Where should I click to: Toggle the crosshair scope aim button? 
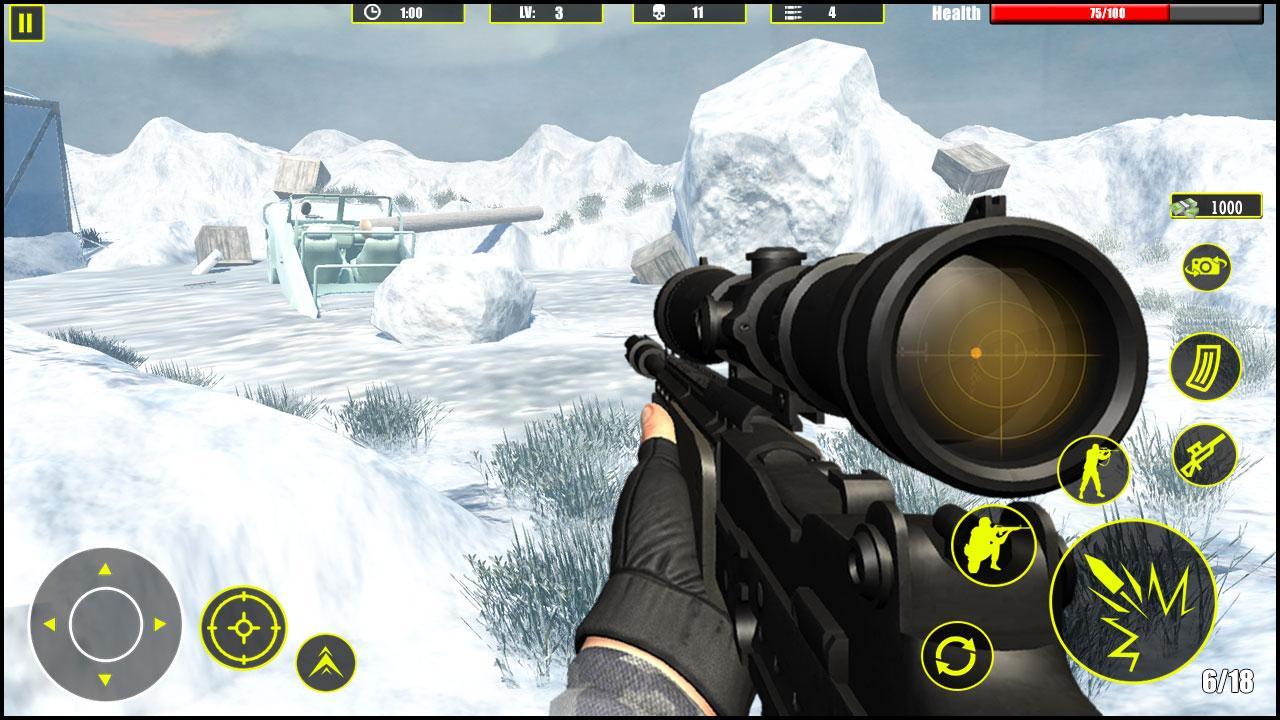tap(243, 628)
